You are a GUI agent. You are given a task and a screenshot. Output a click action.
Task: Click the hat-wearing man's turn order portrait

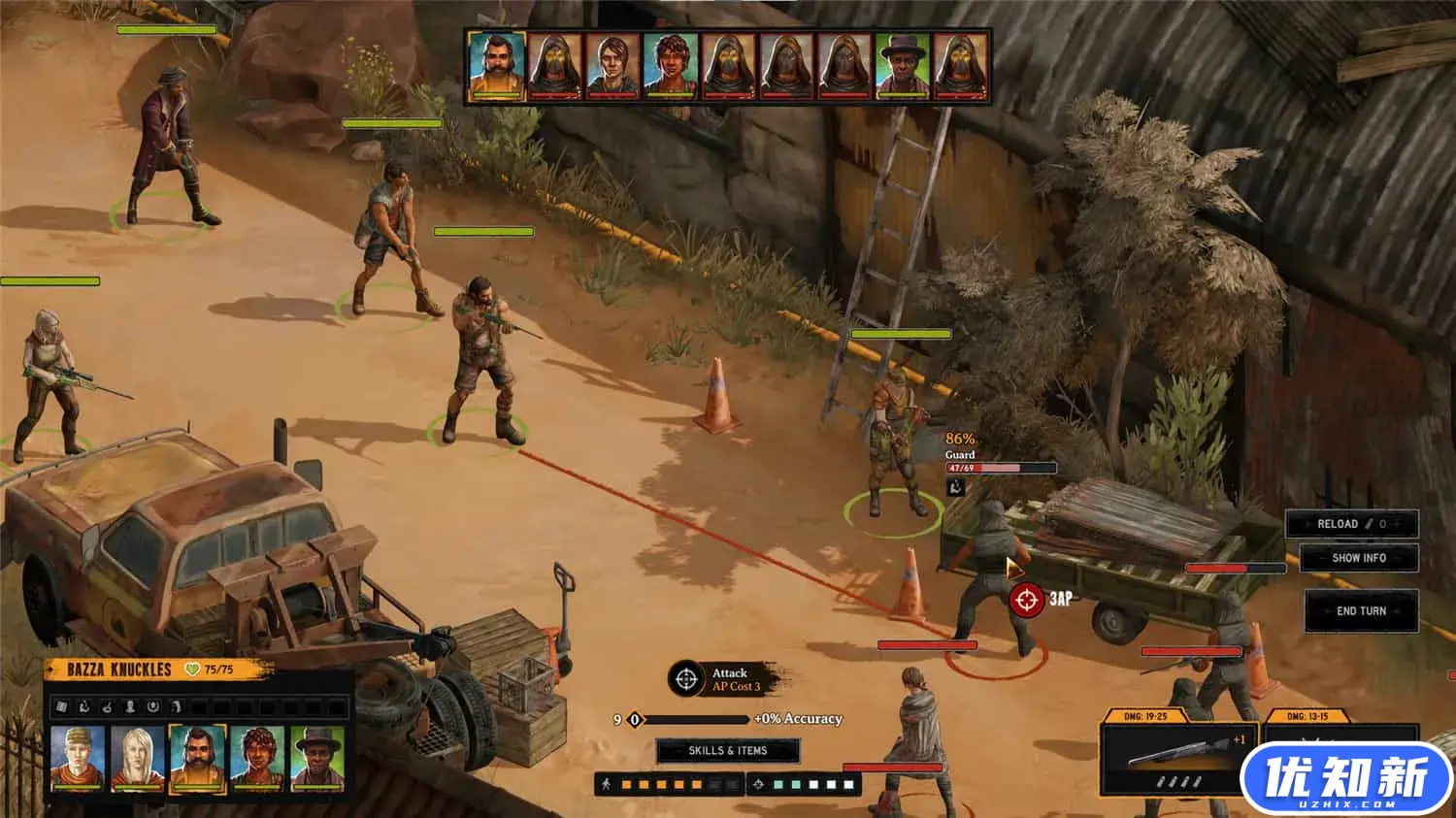903,66
